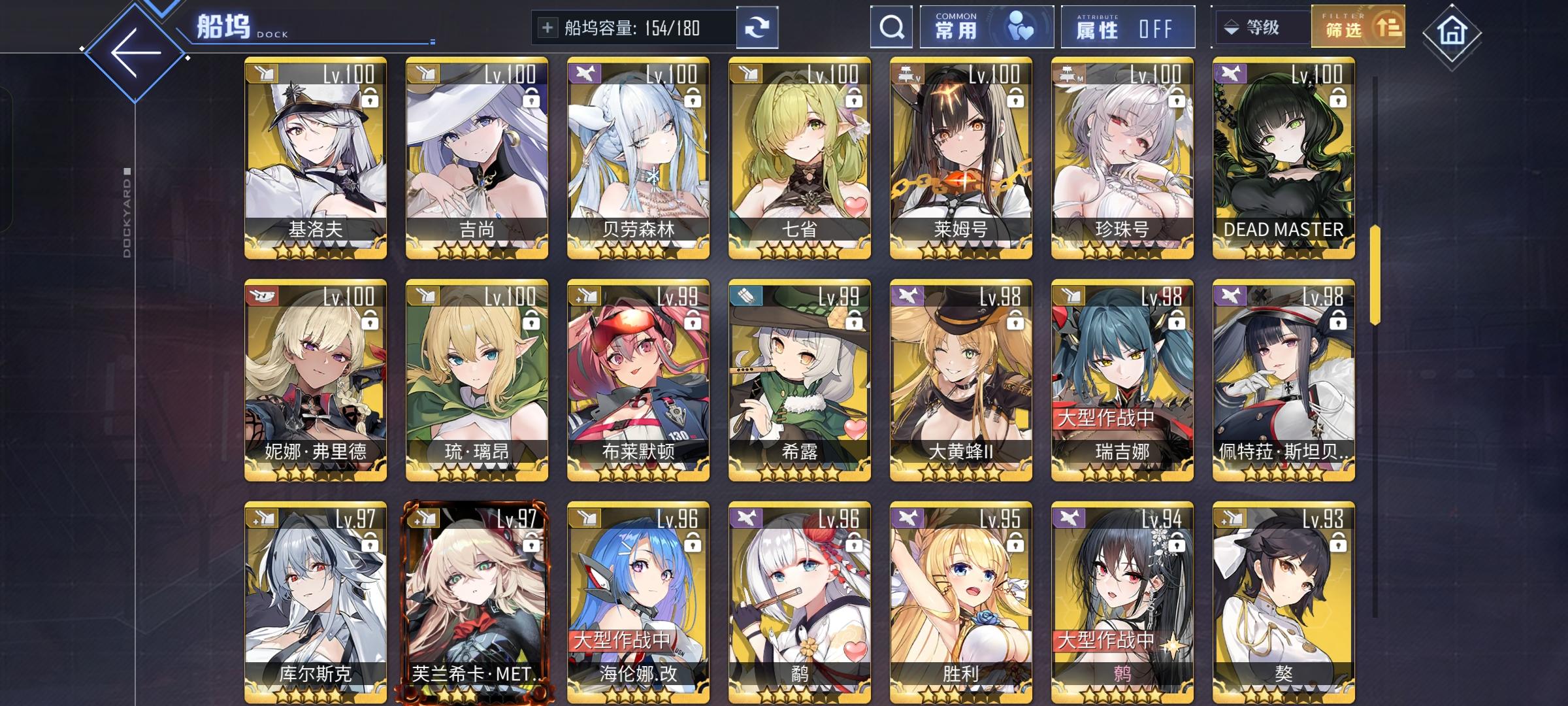This screenshot has width=1568, height=706.
Task: Unlock 基洛夫 by clicking her lock icon
Action: click(370, 99)
